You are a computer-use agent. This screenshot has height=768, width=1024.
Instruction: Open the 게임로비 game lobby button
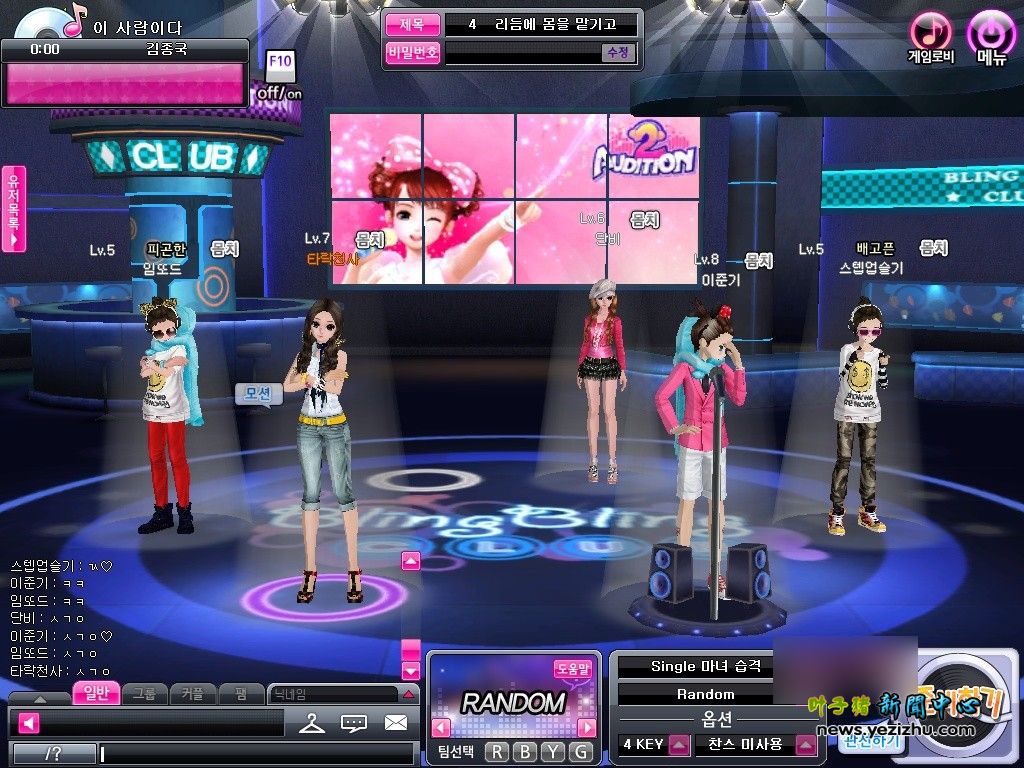click(931, 36)
